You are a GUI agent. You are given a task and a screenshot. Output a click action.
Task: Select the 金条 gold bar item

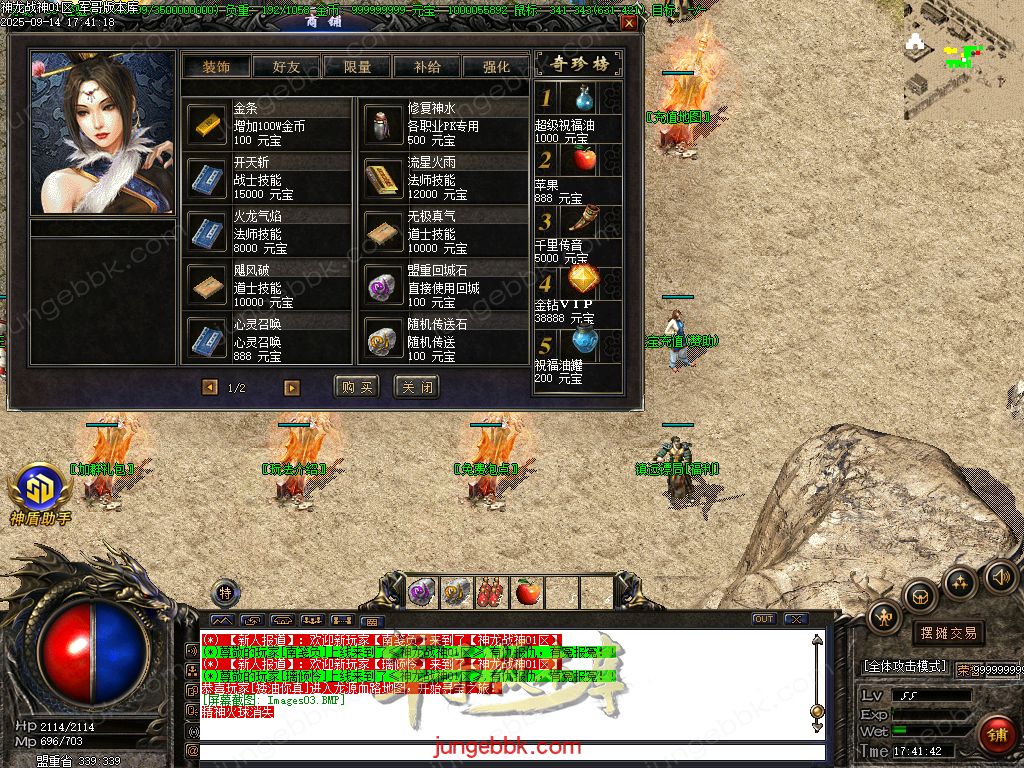(208, 125)
